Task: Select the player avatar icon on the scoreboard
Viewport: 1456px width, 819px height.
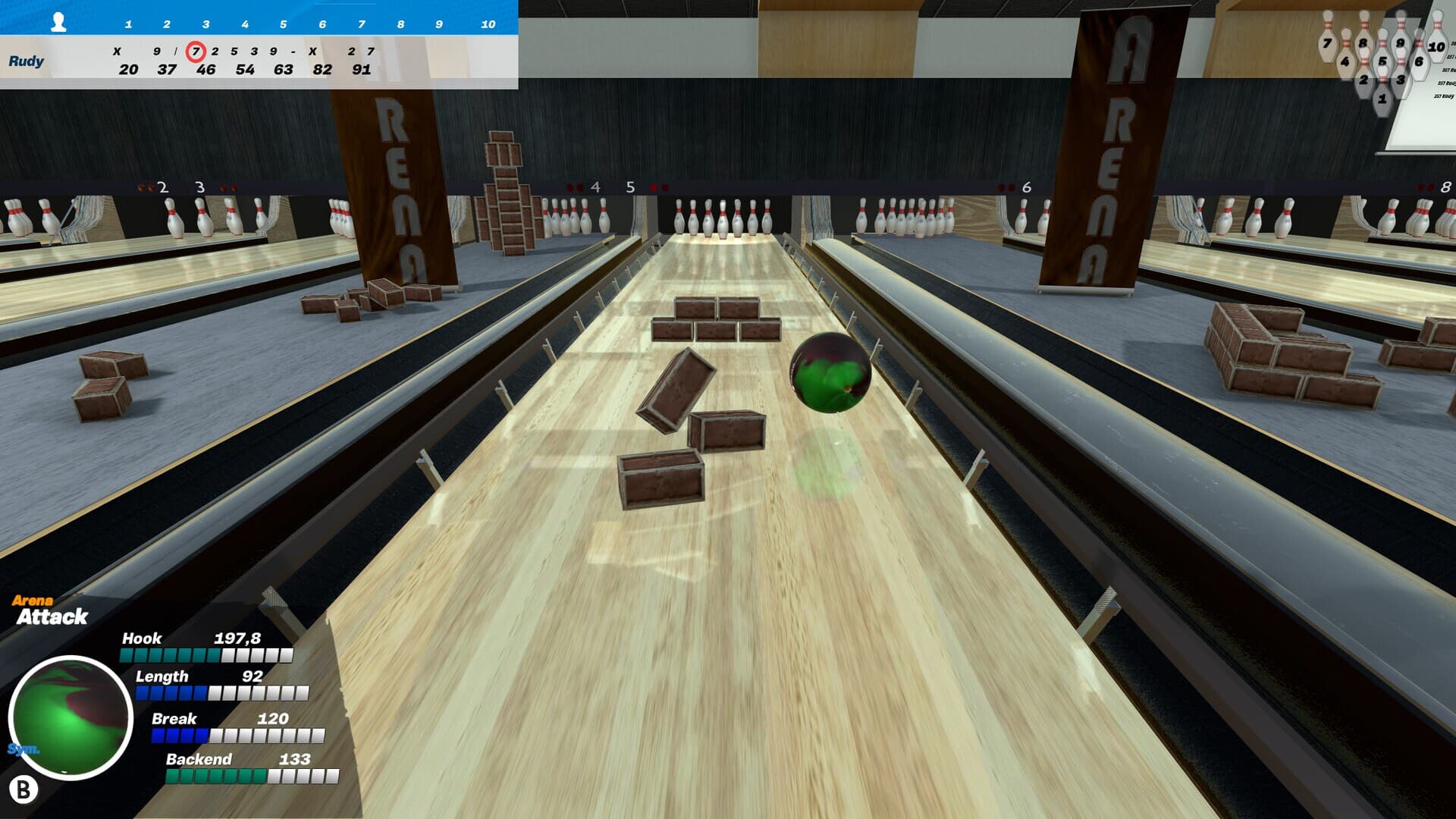Action: coord(58,24)
